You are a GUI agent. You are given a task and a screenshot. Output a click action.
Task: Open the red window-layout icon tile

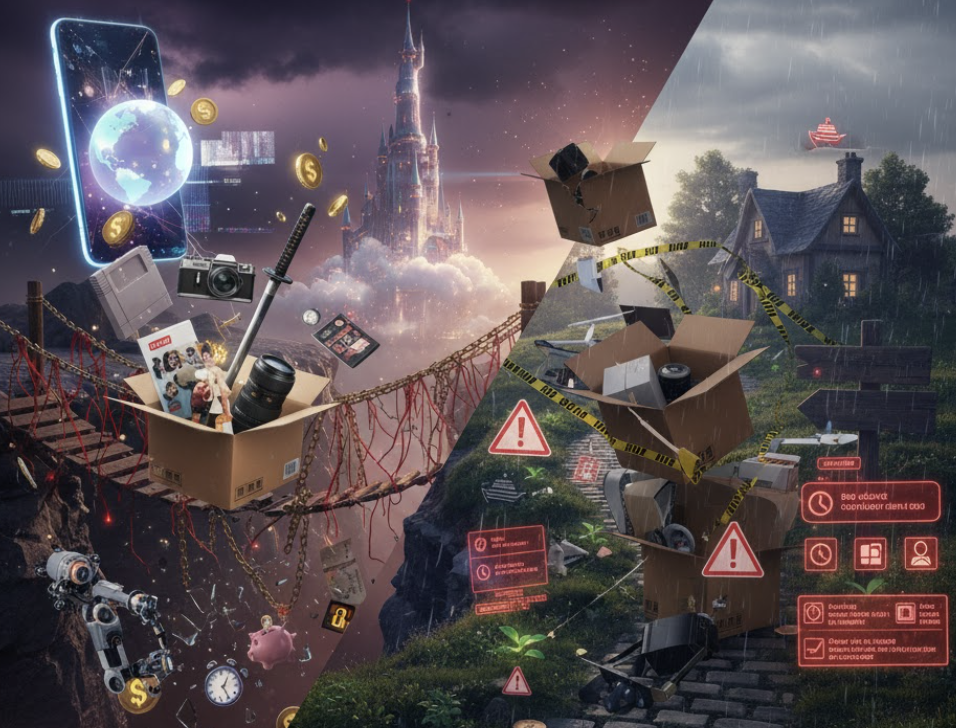click(870, 553)
